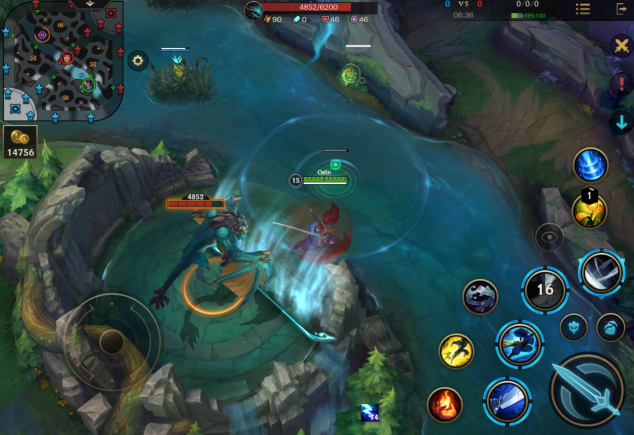Open the scoreboard list icon
Viewport: 634px width, 435px height.
pos(583,9)
